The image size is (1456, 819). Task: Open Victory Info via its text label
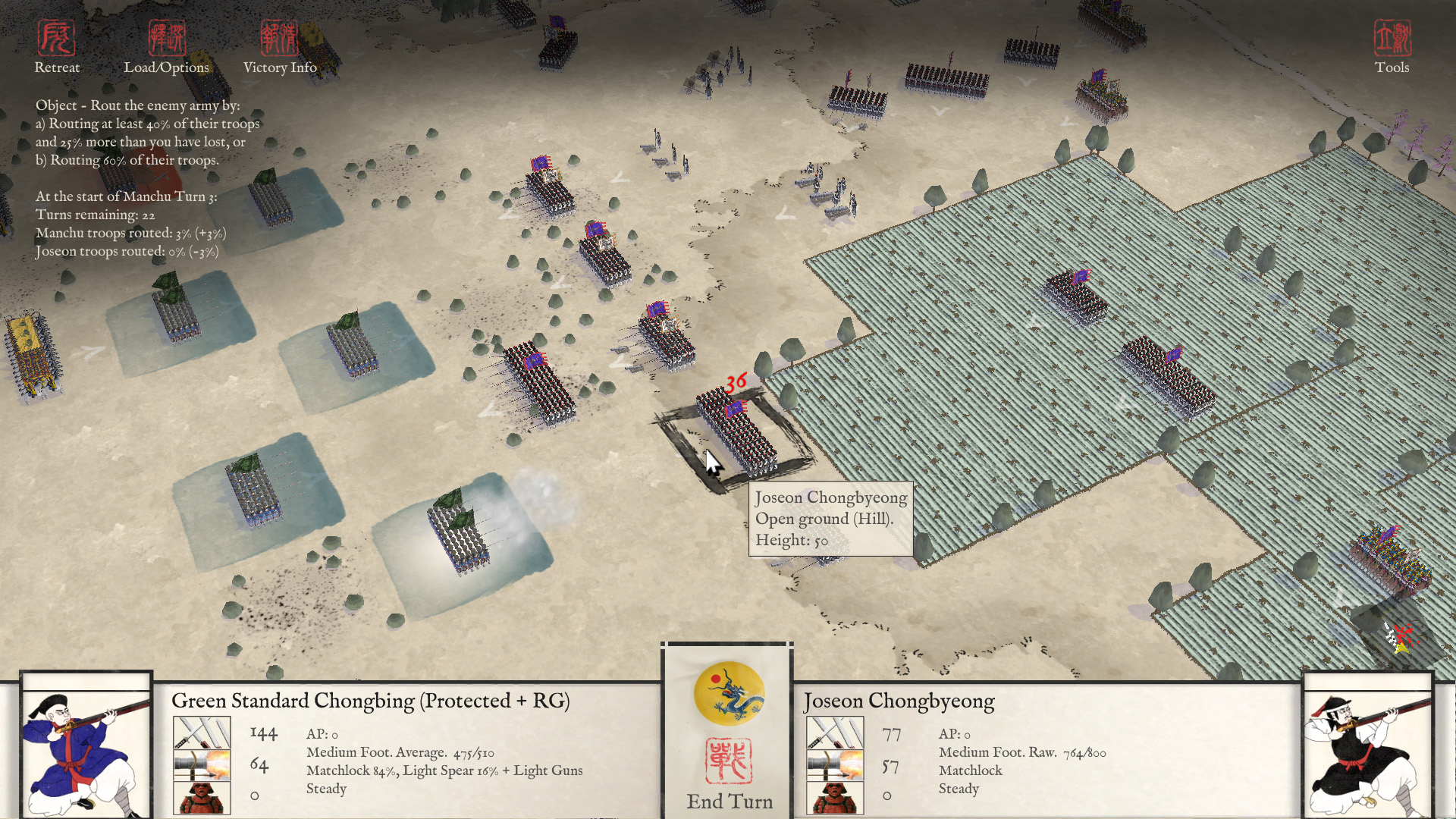click(280, 67)
